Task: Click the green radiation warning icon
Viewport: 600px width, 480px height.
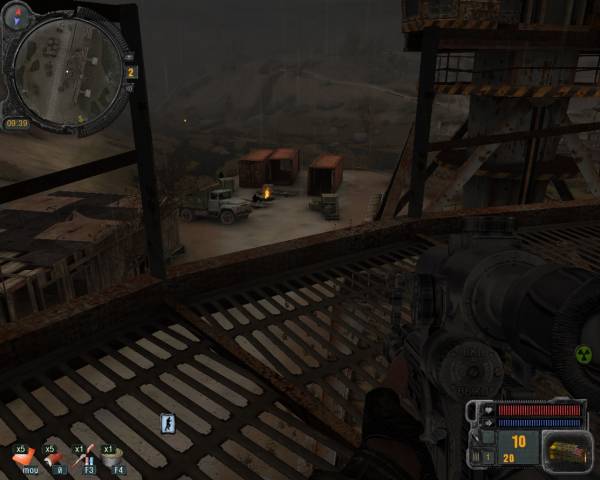Action: (583, 354)
